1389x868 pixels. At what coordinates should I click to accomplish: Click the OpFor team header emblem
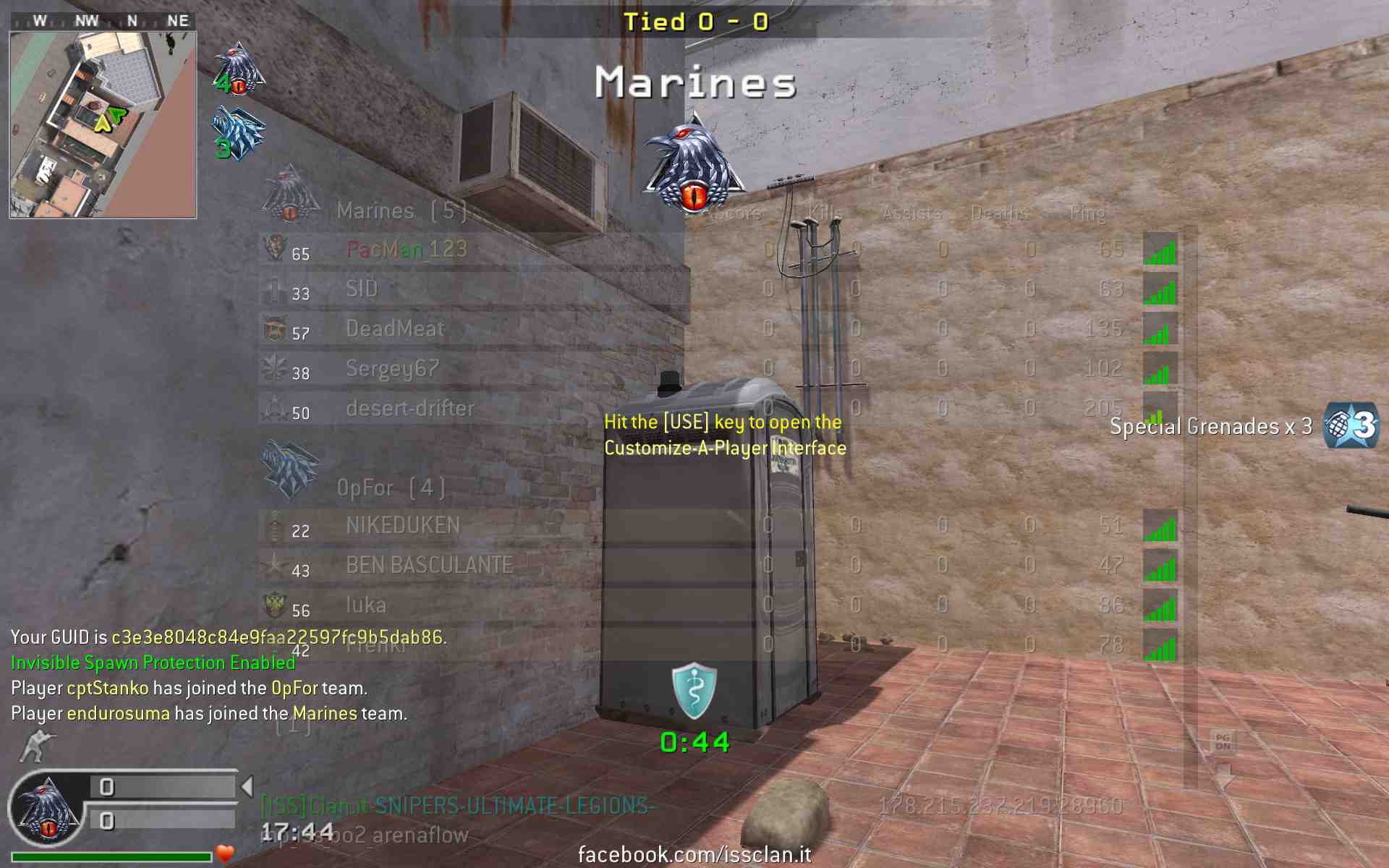coord(290,470)
